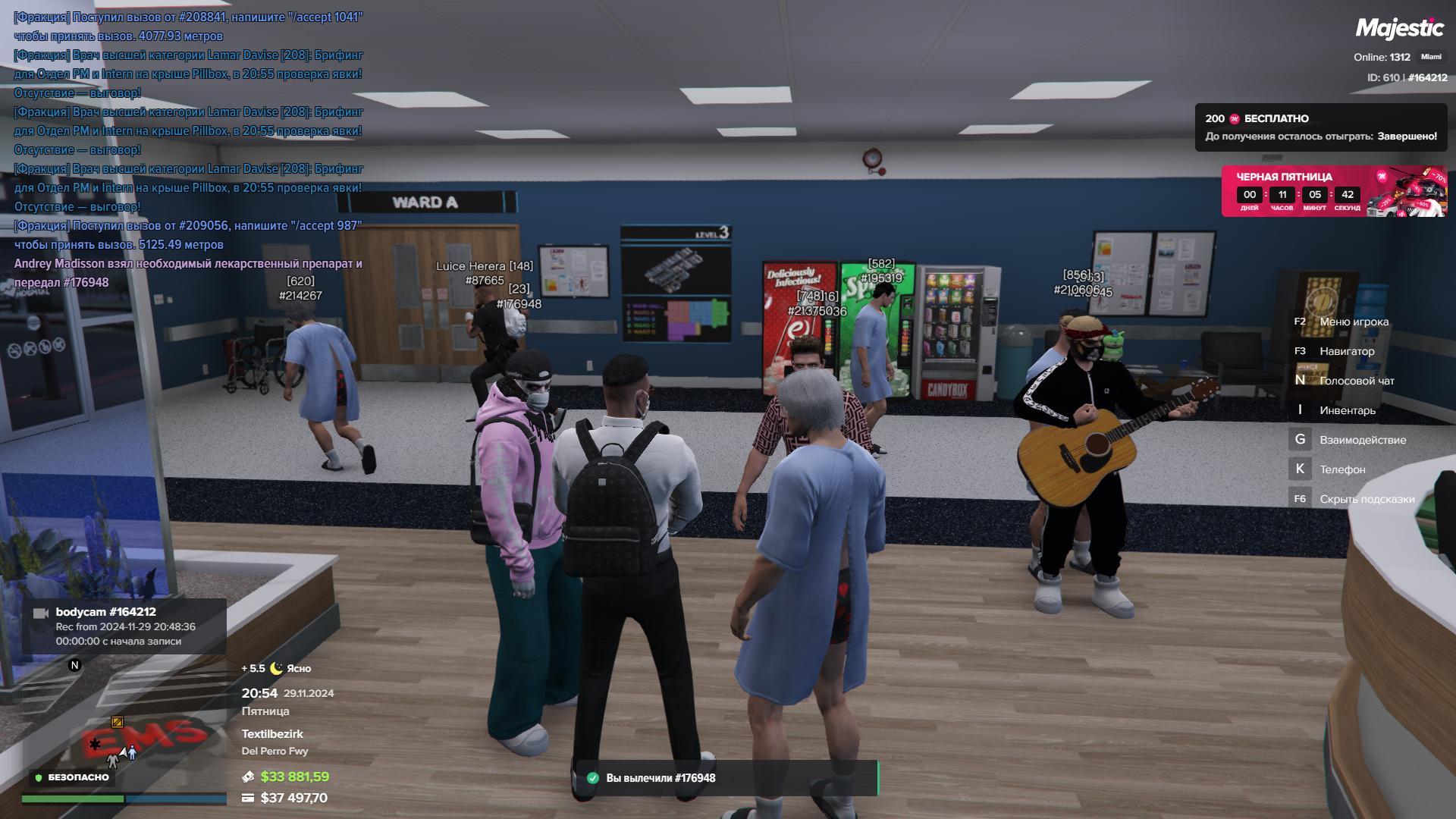Open the Черная пятница promo banner
The height and width of the screenshot is (819, 1456).
(1333, 191)
